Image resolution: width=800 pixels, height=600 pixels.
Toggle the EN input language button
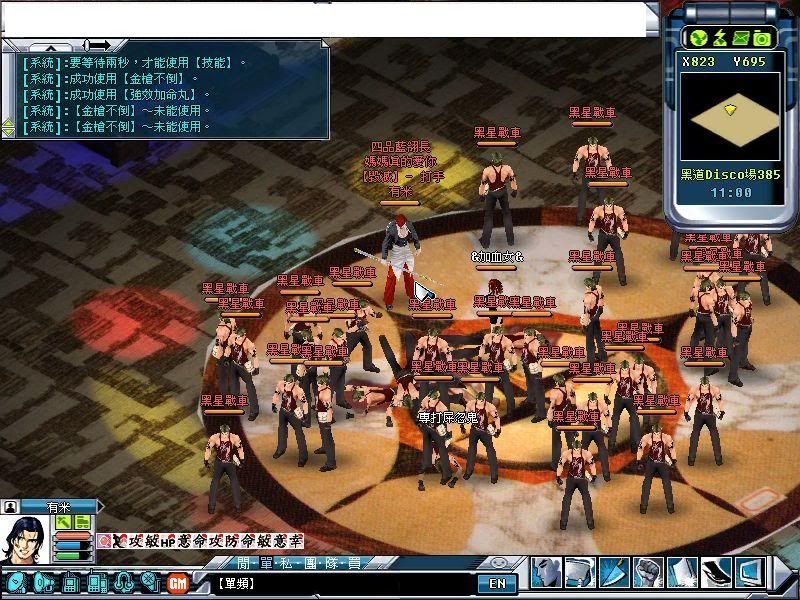point(497,583)
